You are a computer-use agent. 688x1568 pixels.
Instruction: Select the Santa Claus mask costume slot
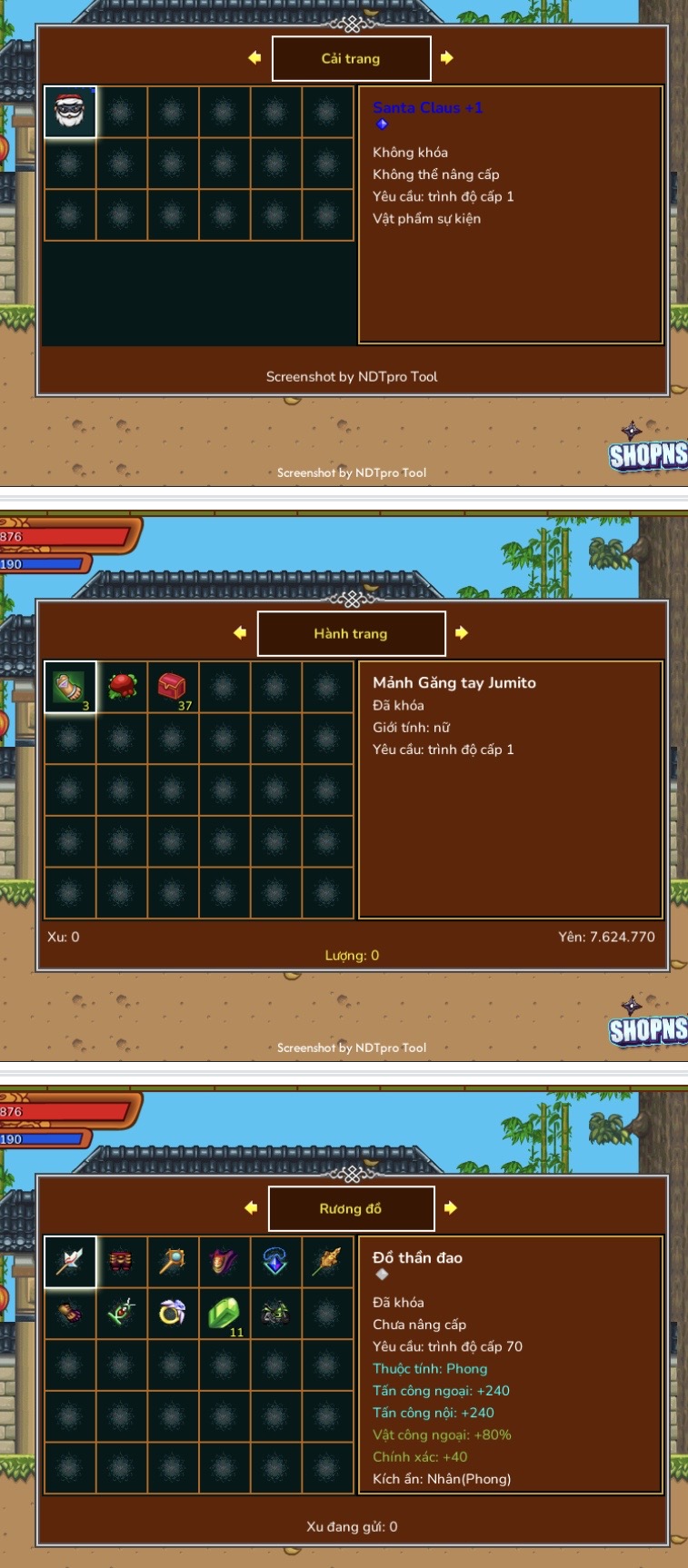click(x=70, y=112)
